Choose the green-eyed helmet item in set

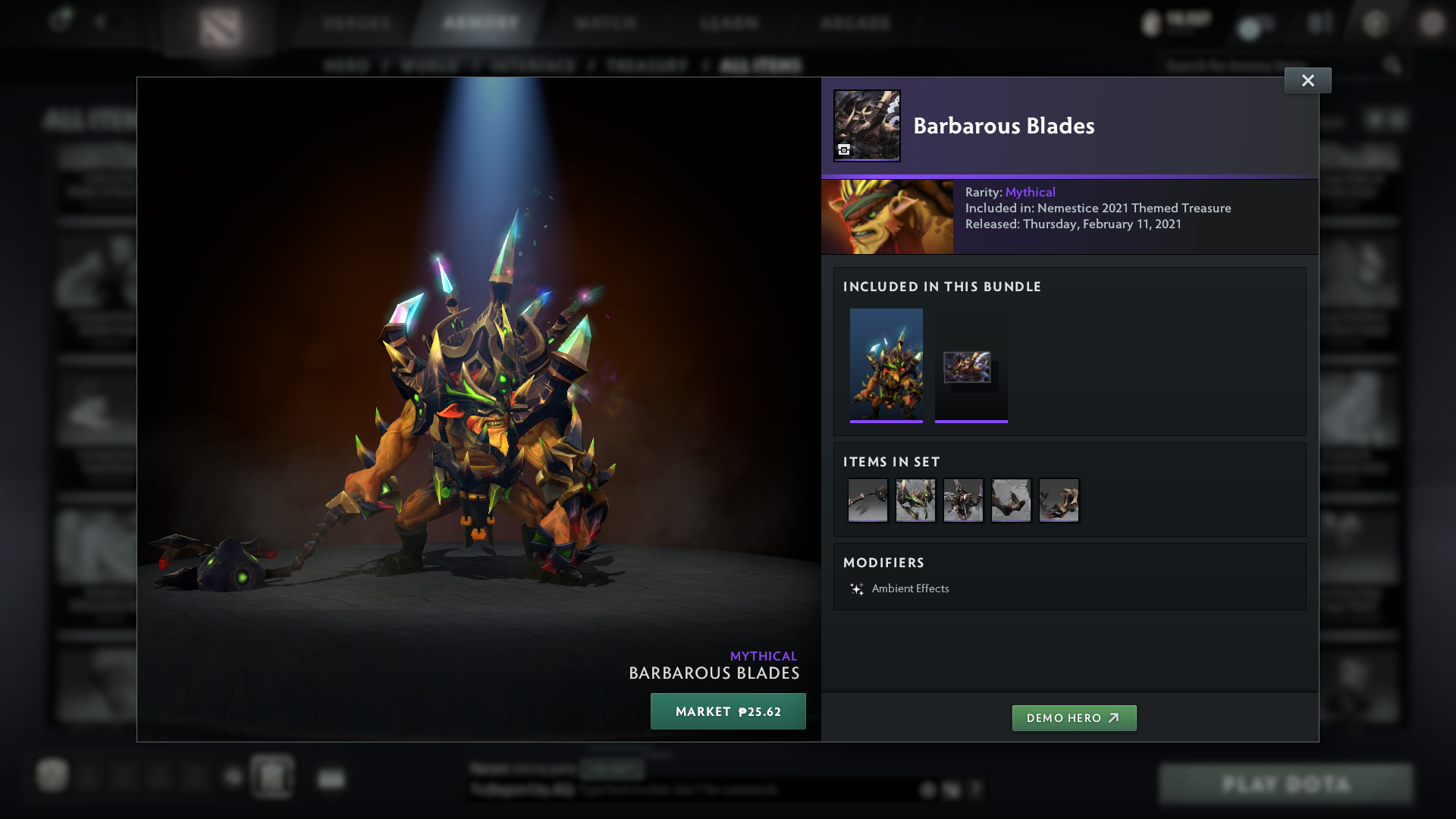coord(915,500)
